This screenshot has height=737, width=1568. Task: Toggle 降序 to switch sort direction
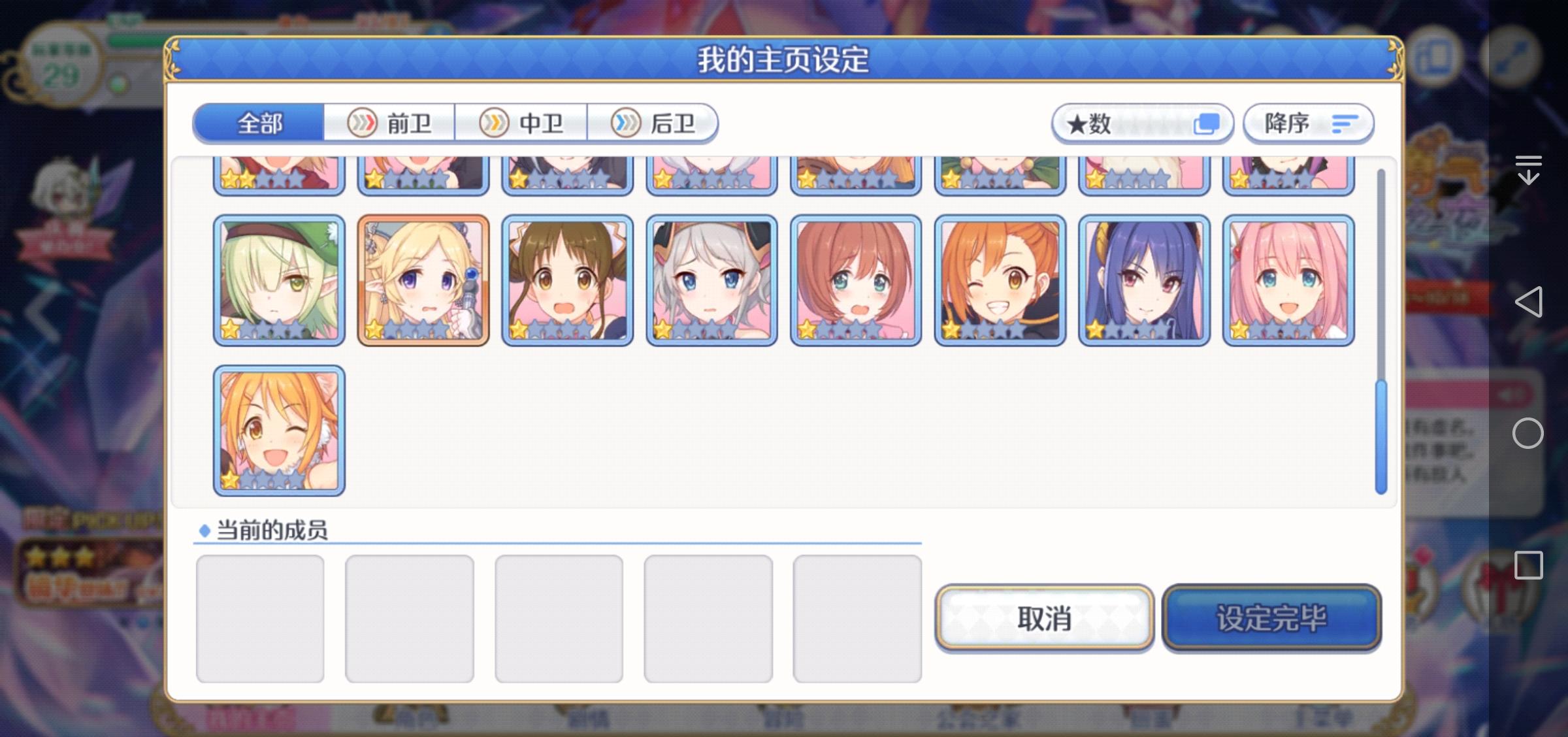1309,123
